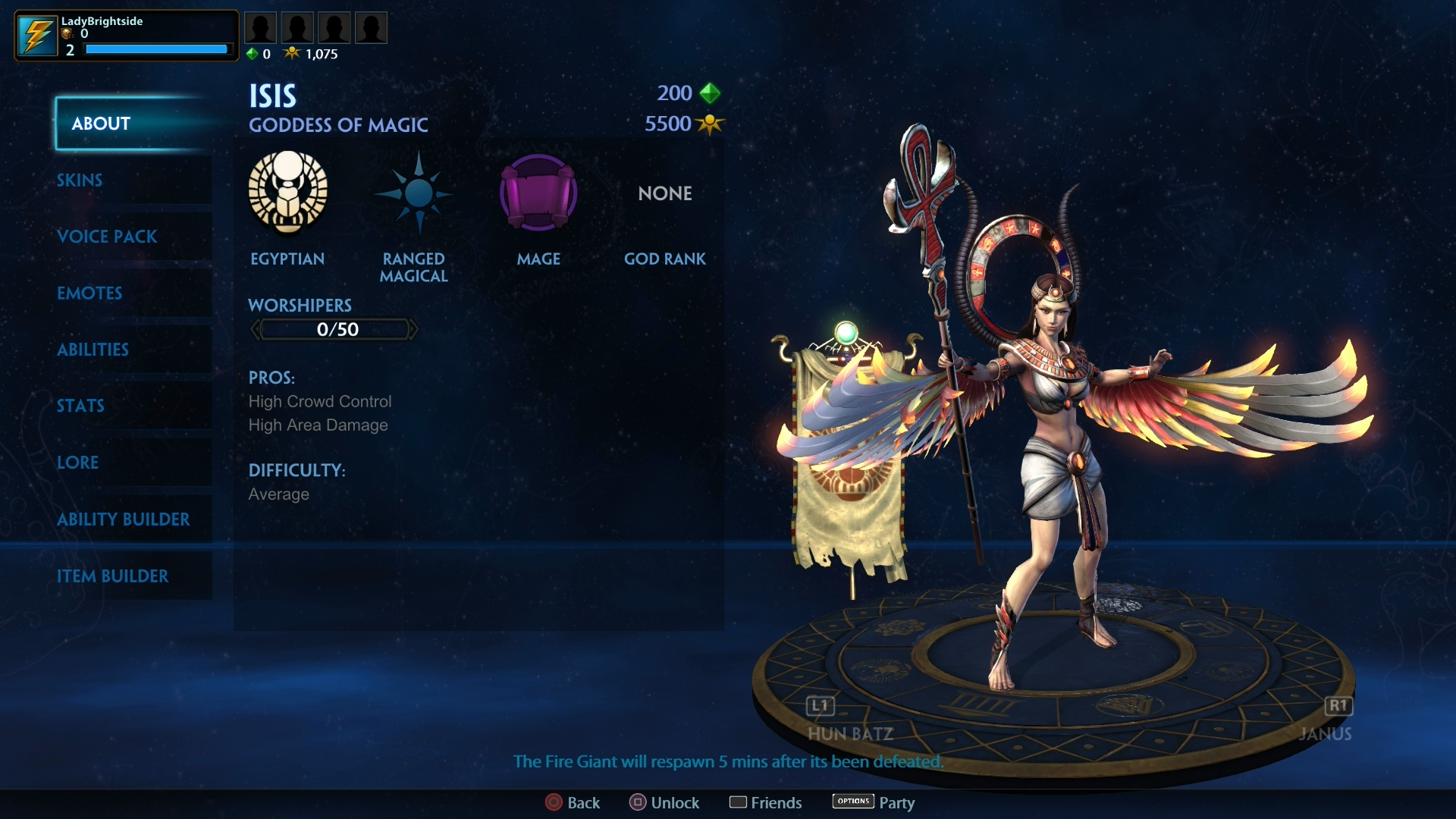
Task: Open the Abilities tab
Action: 93,350
